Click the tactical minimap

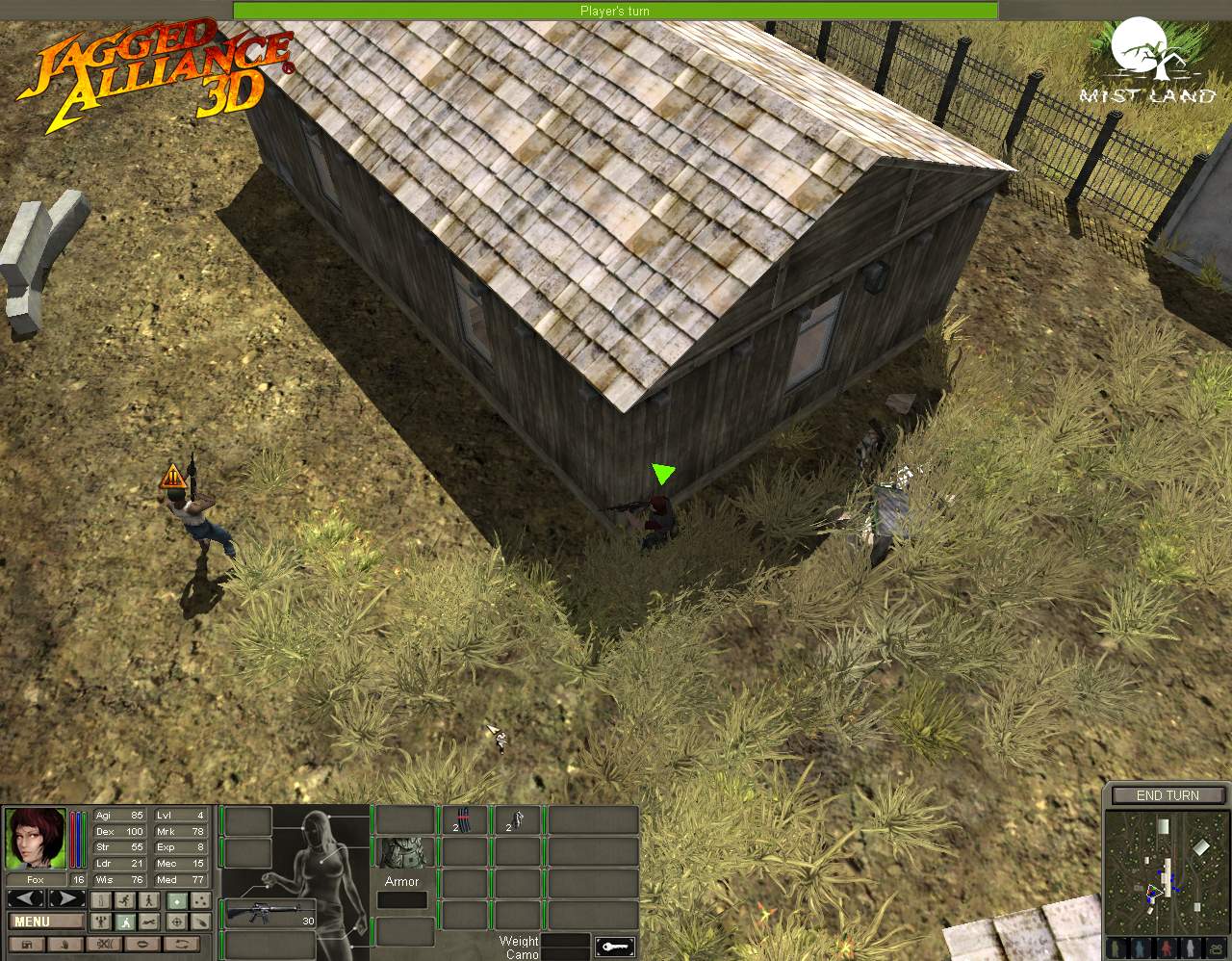pos(1167,872)
